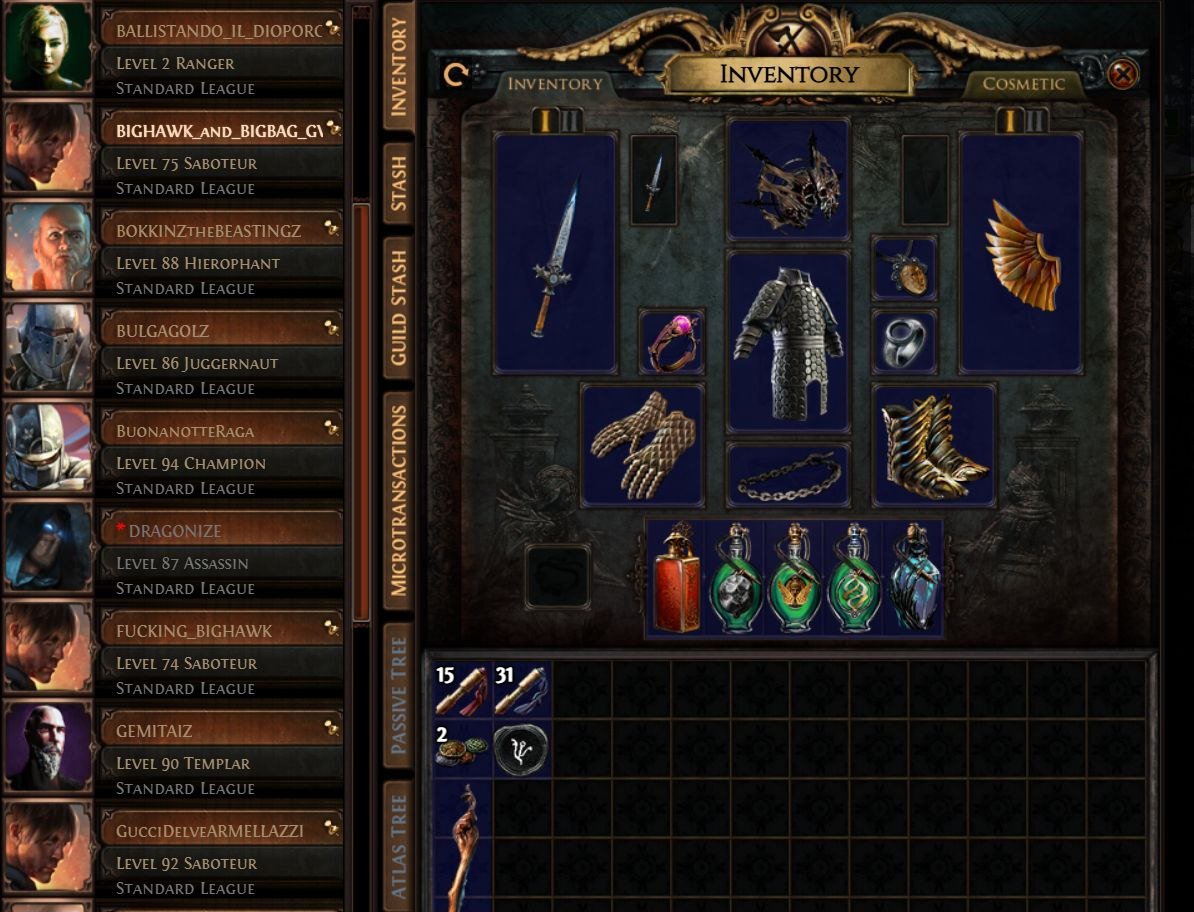Viewport: 1194px width, 912px height.
Task: Switch to the Atlas Tree tab
Action: tap(398, 846)
